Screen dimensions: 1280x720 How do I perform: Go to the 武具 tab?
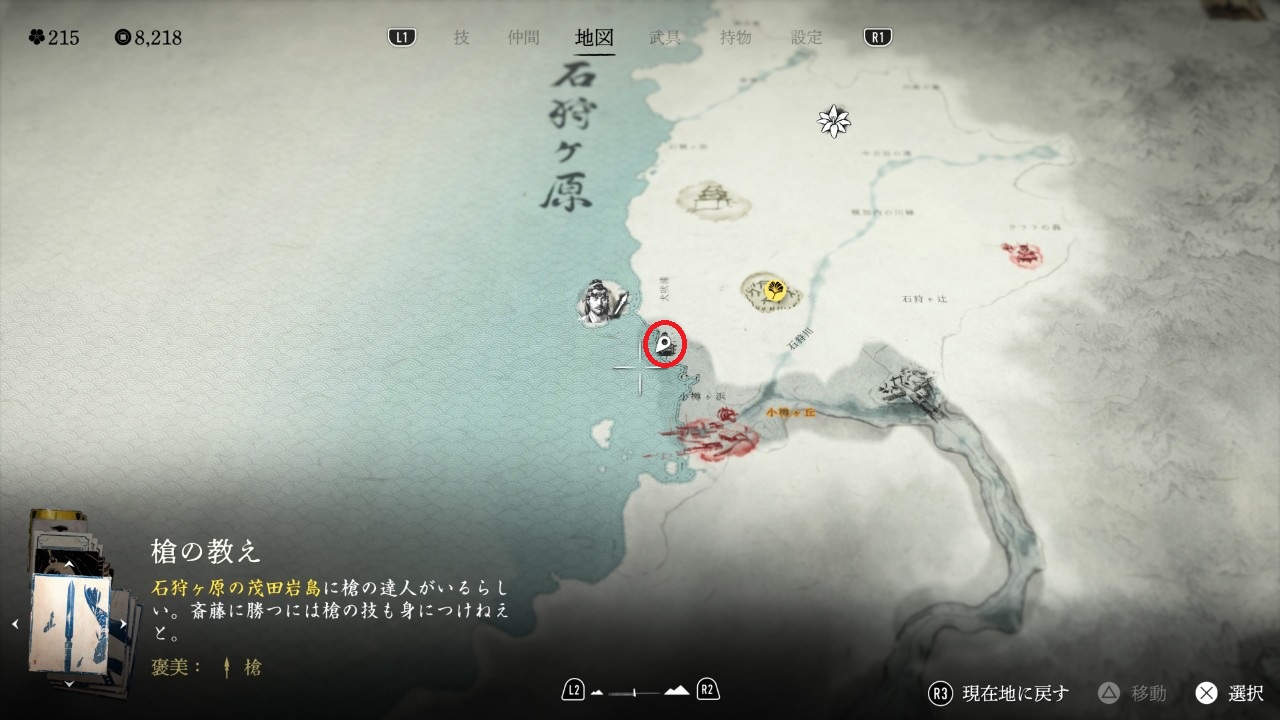[665, 38]
